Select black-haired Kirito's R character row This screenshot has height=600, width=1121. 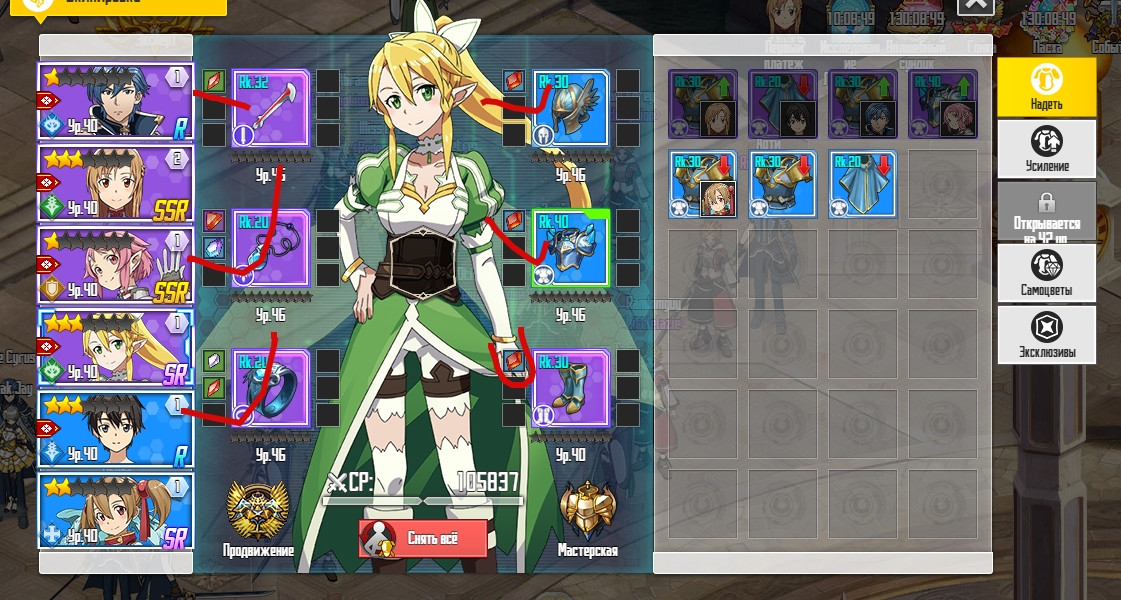(x=116, y=430)
